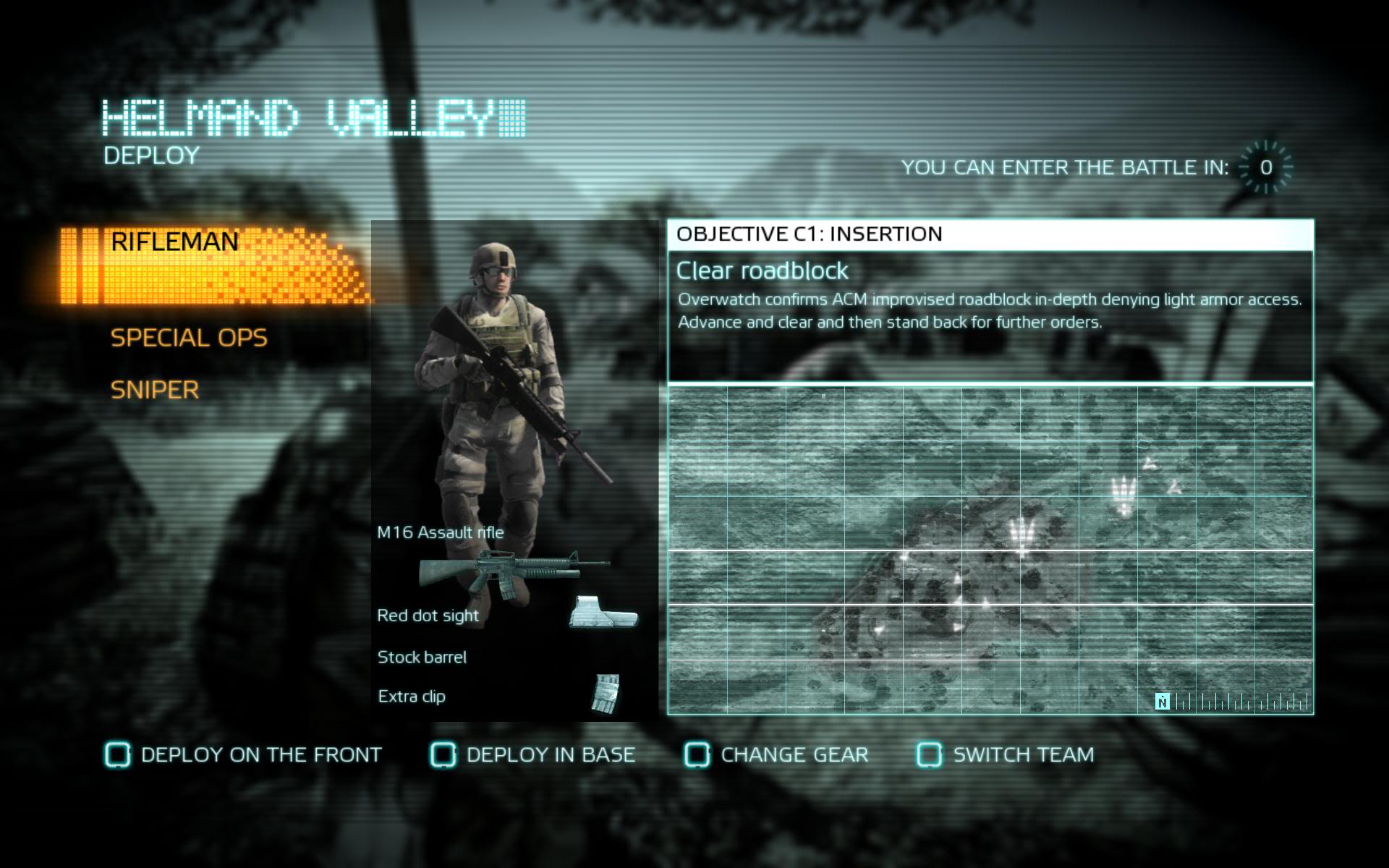Choose Deploy in Base

[533, 755]
